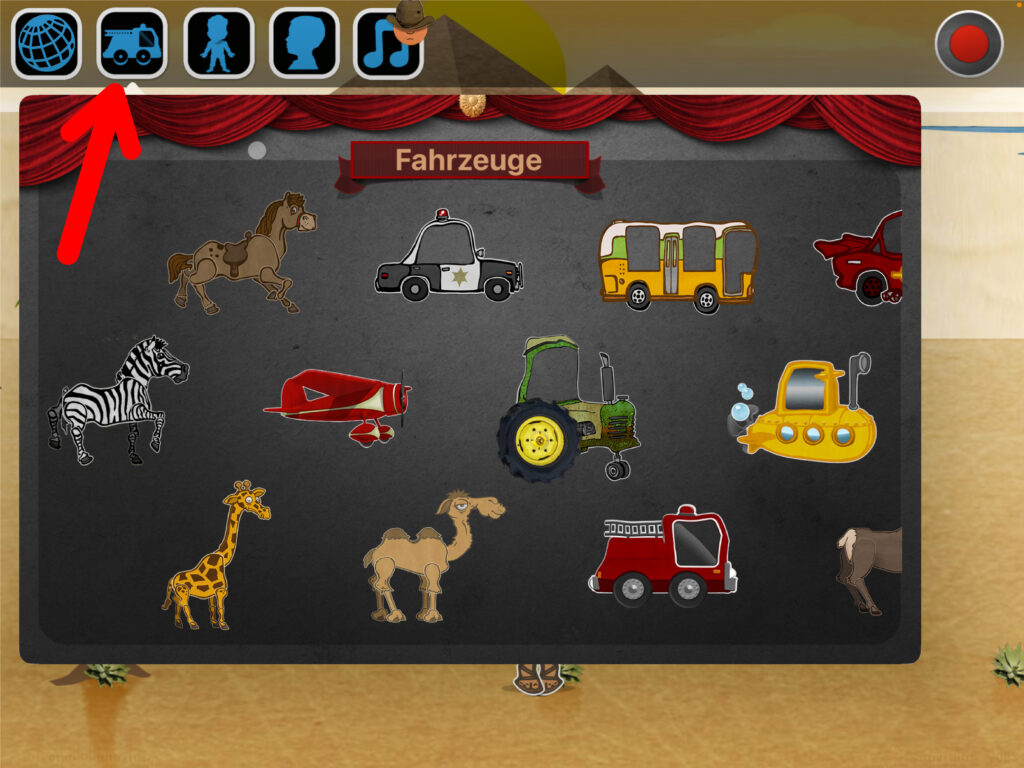This screenshot has width=1024, height=768.
Task: Add the zebra to the scene
Action: tap(117, 400)
